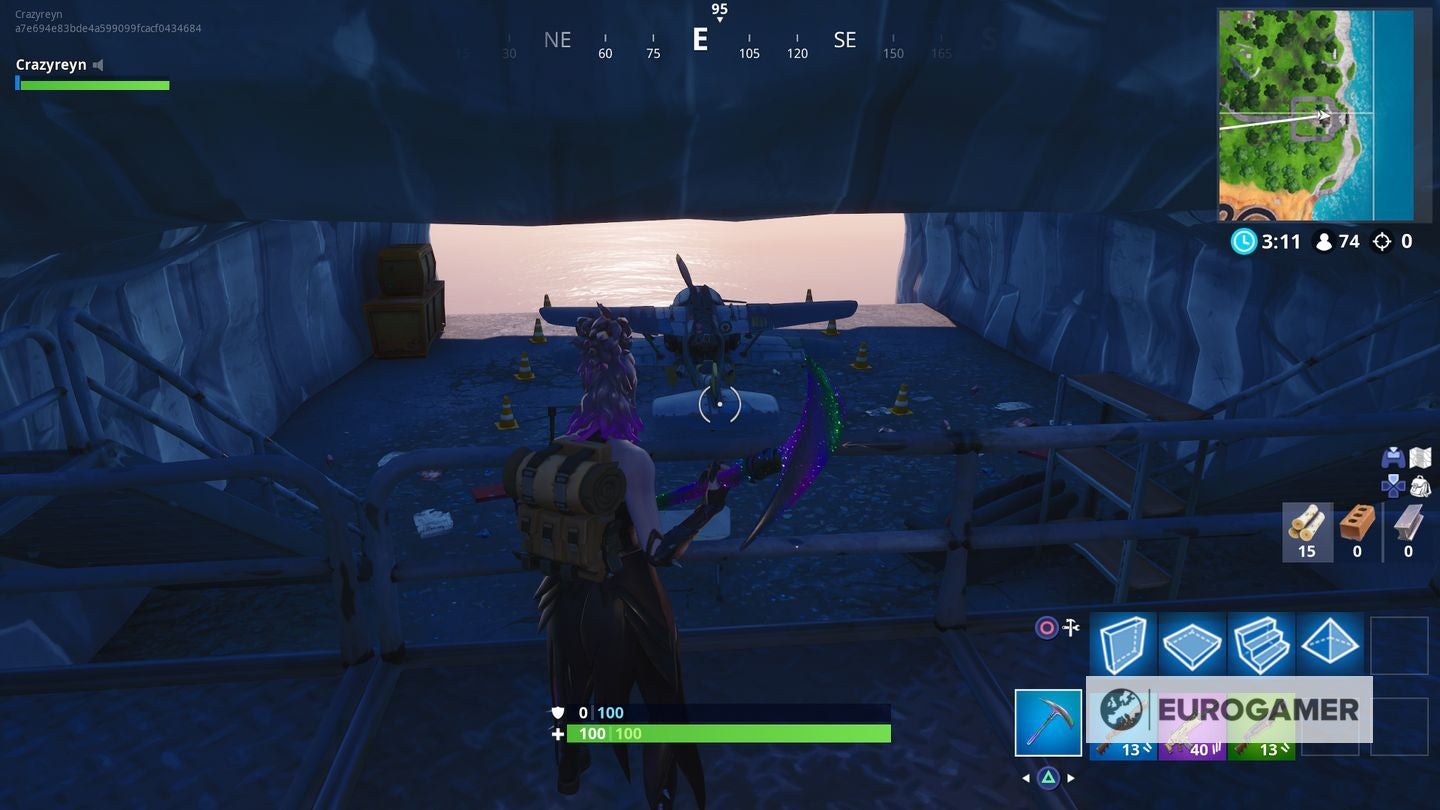Open the backpack inventory icon
1440x810 pixels.
pos(1420,487)
